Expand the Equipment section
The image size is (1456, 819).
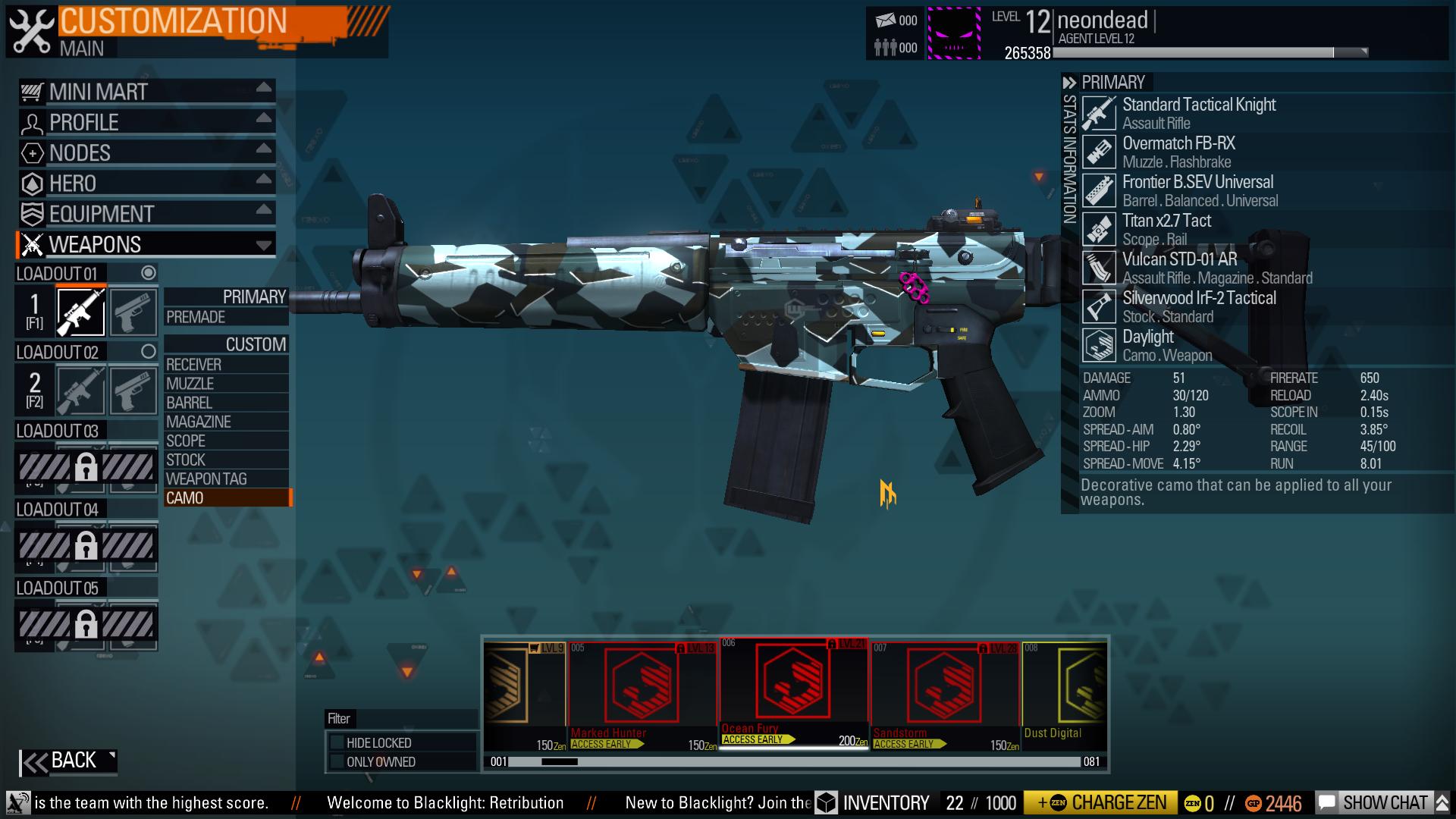click(146, 214)
